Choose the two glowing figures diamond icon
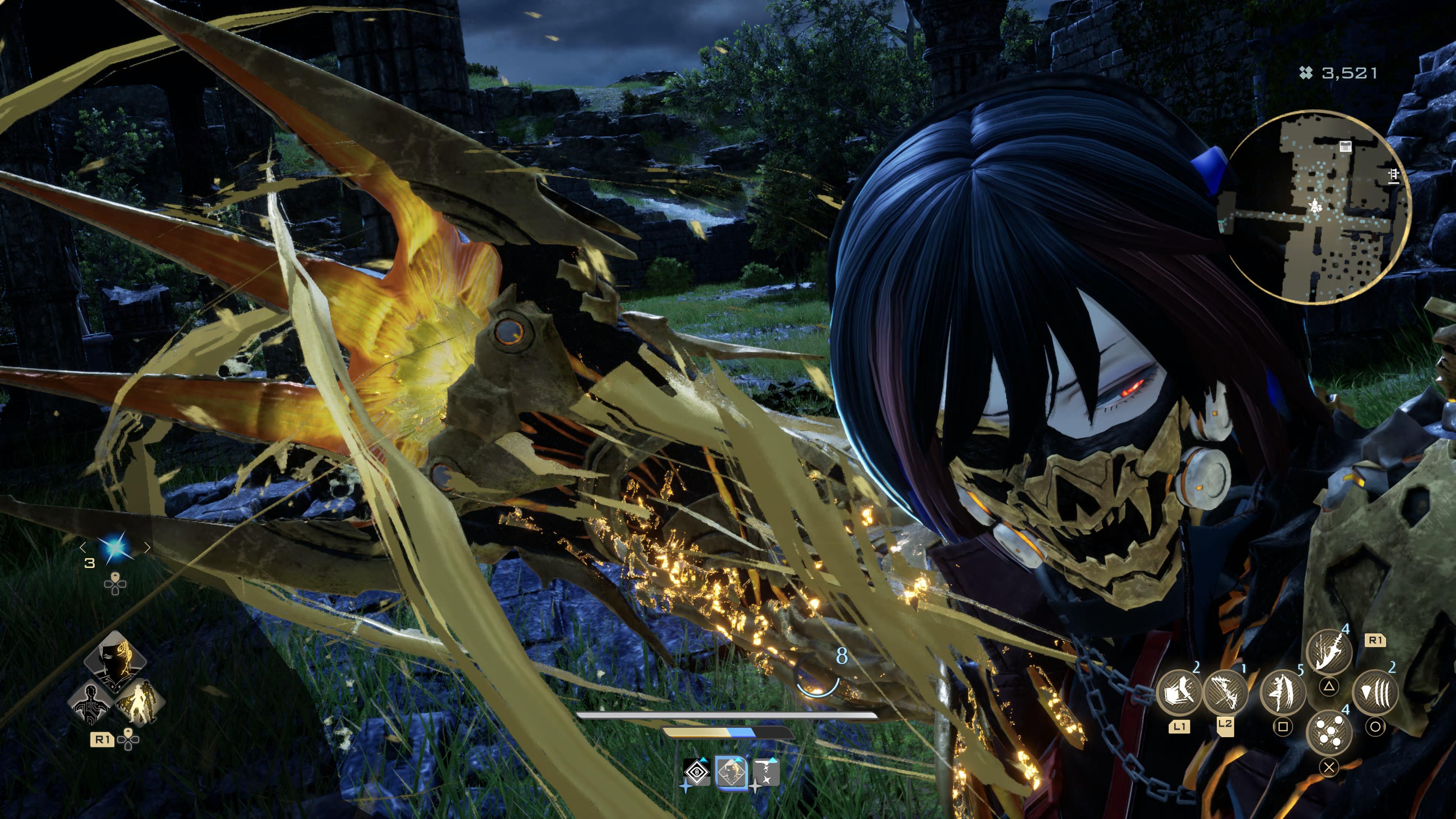Viewport: 1456px width, 819px height. click(140, 703)
